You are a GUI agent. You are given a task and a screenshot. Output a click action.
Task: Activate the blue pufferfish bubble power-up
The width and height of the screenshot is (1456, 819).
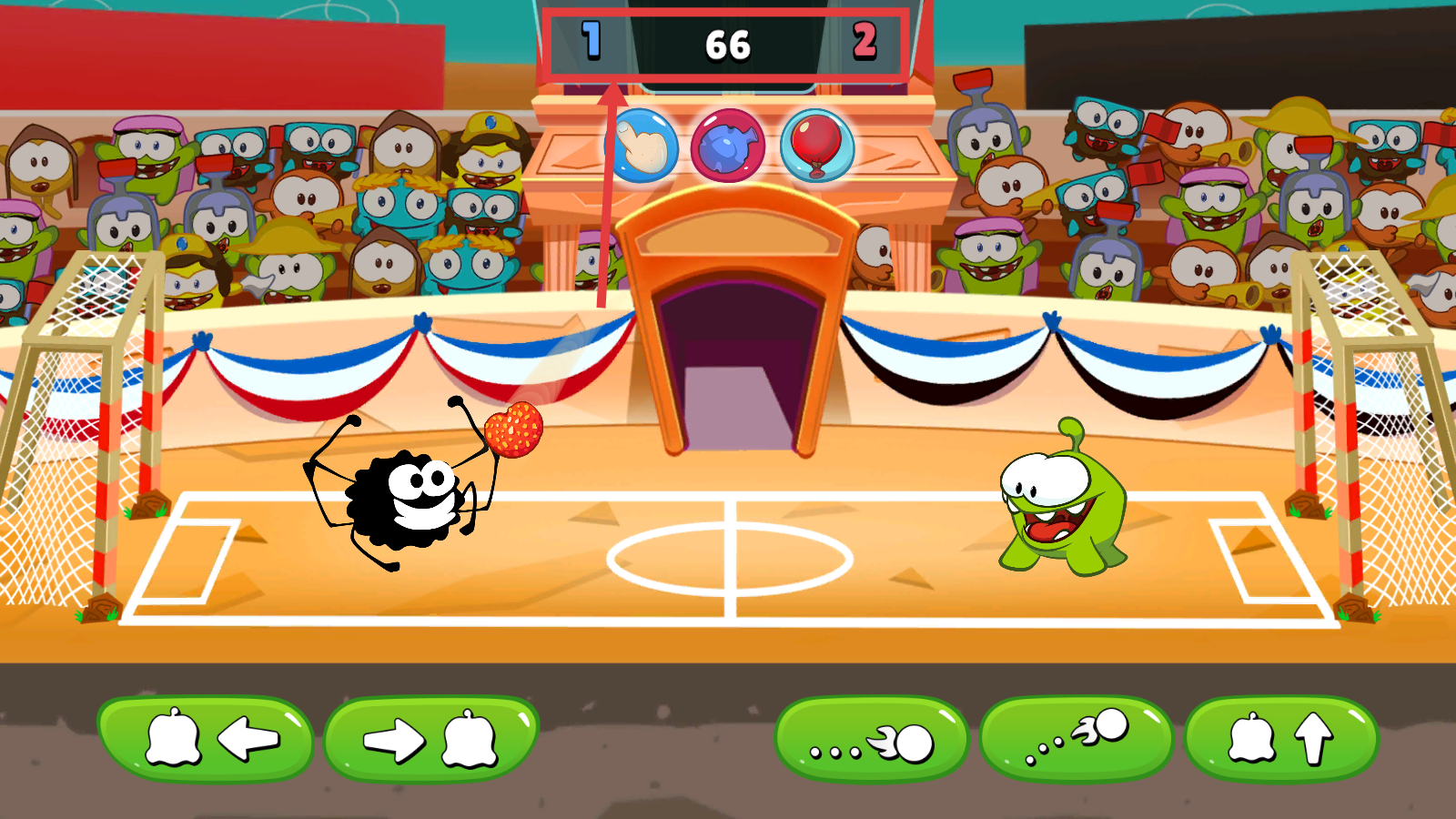(728, 146)
